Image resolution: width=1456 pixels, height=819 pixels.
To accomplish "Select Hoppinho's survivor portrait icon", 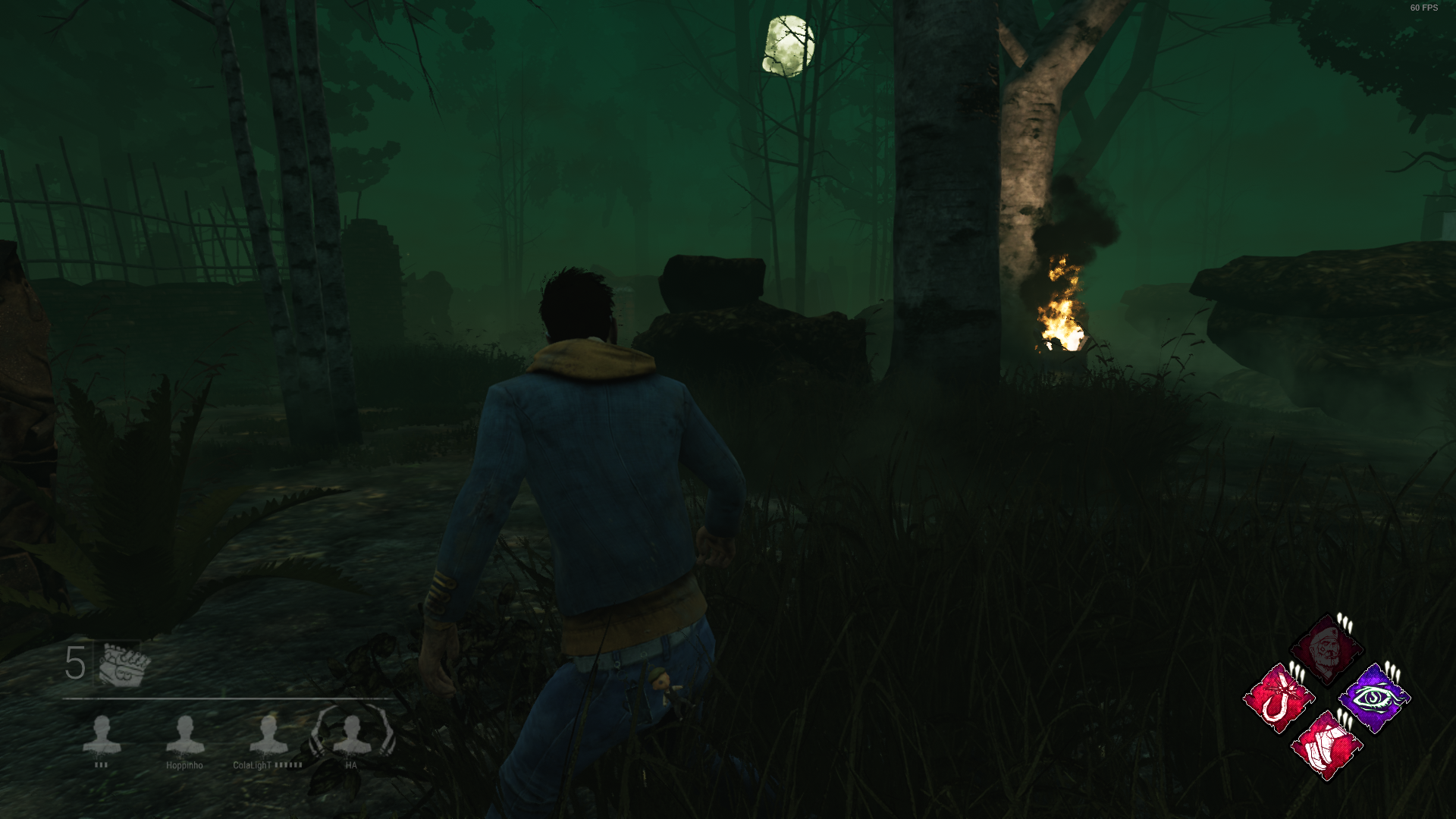I will pos(186,734).
